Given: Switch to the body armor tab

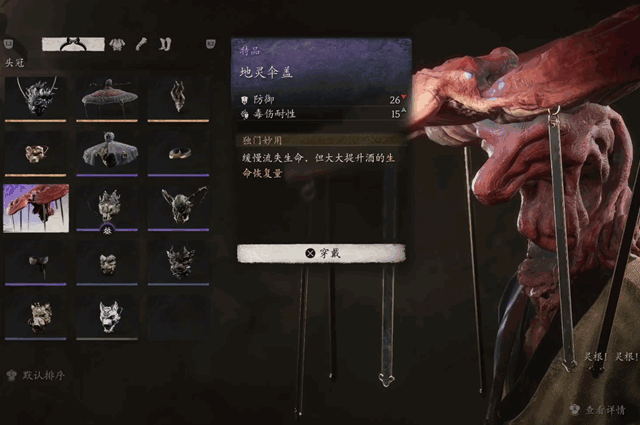Looking at the screenshot, I should [x=117, y=44].
